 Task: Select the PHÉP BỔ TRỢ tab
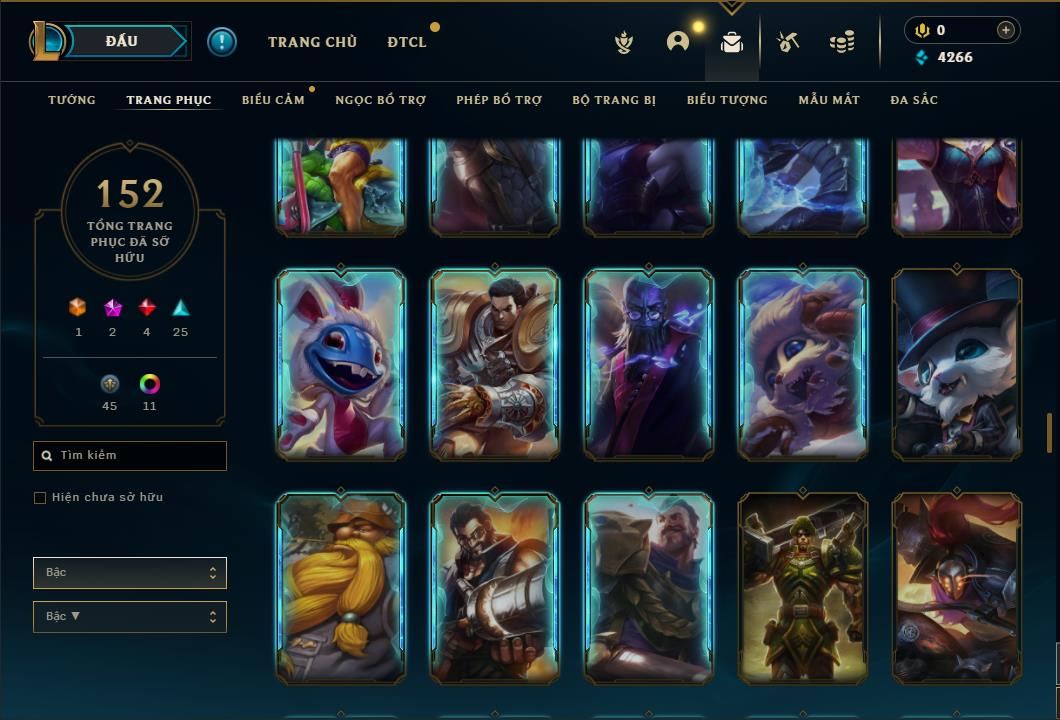(x=499, y=100)
